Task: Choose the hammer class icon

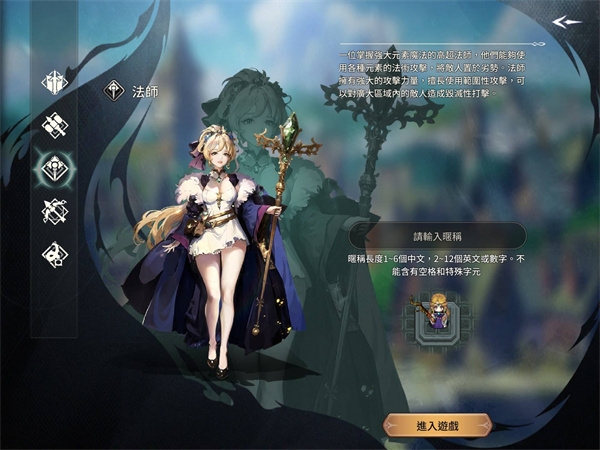Action: pos(53,124)
